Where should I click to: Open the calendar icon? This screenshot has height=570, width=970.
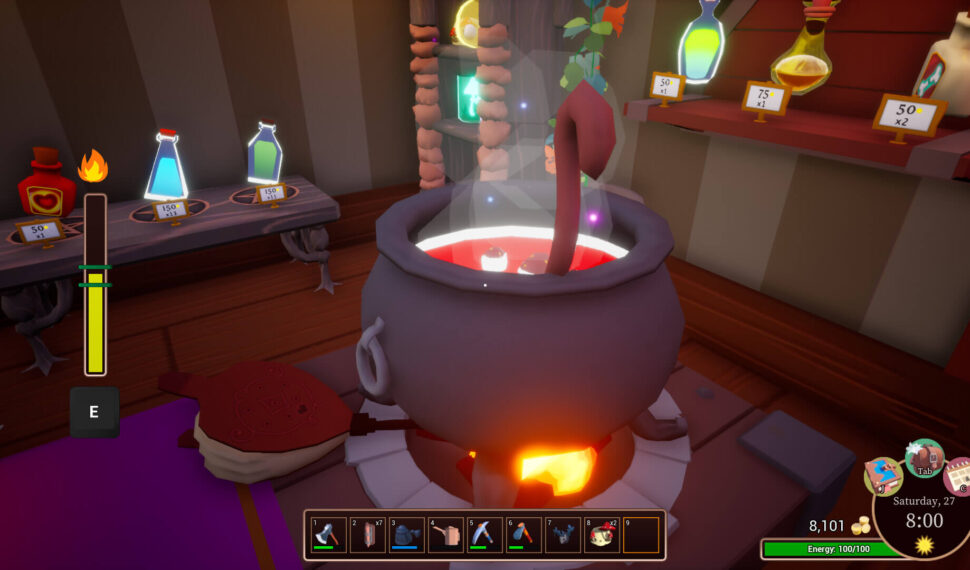coord(959,476)
